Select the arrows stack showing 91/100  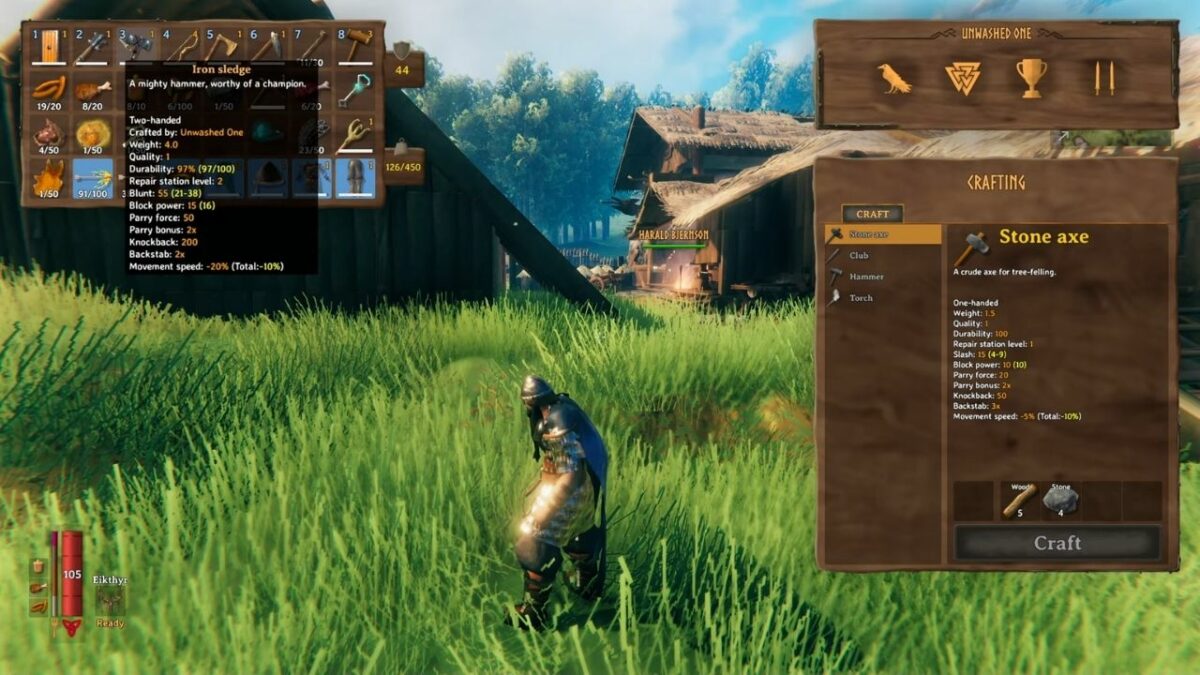[x=92, y=178]
